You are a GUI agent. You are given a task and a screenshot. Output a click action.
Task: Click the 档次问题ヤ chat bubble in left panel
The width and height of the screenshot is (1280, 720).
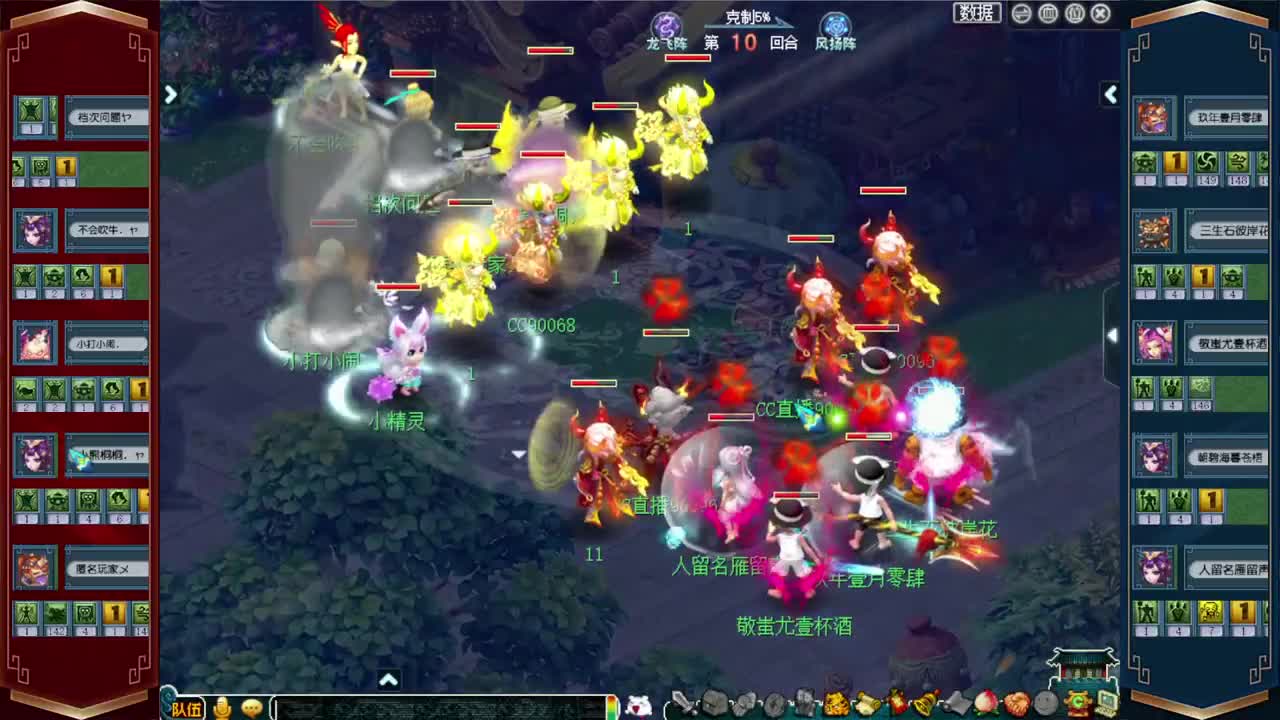pyautogui.click(x=107, y=117)
